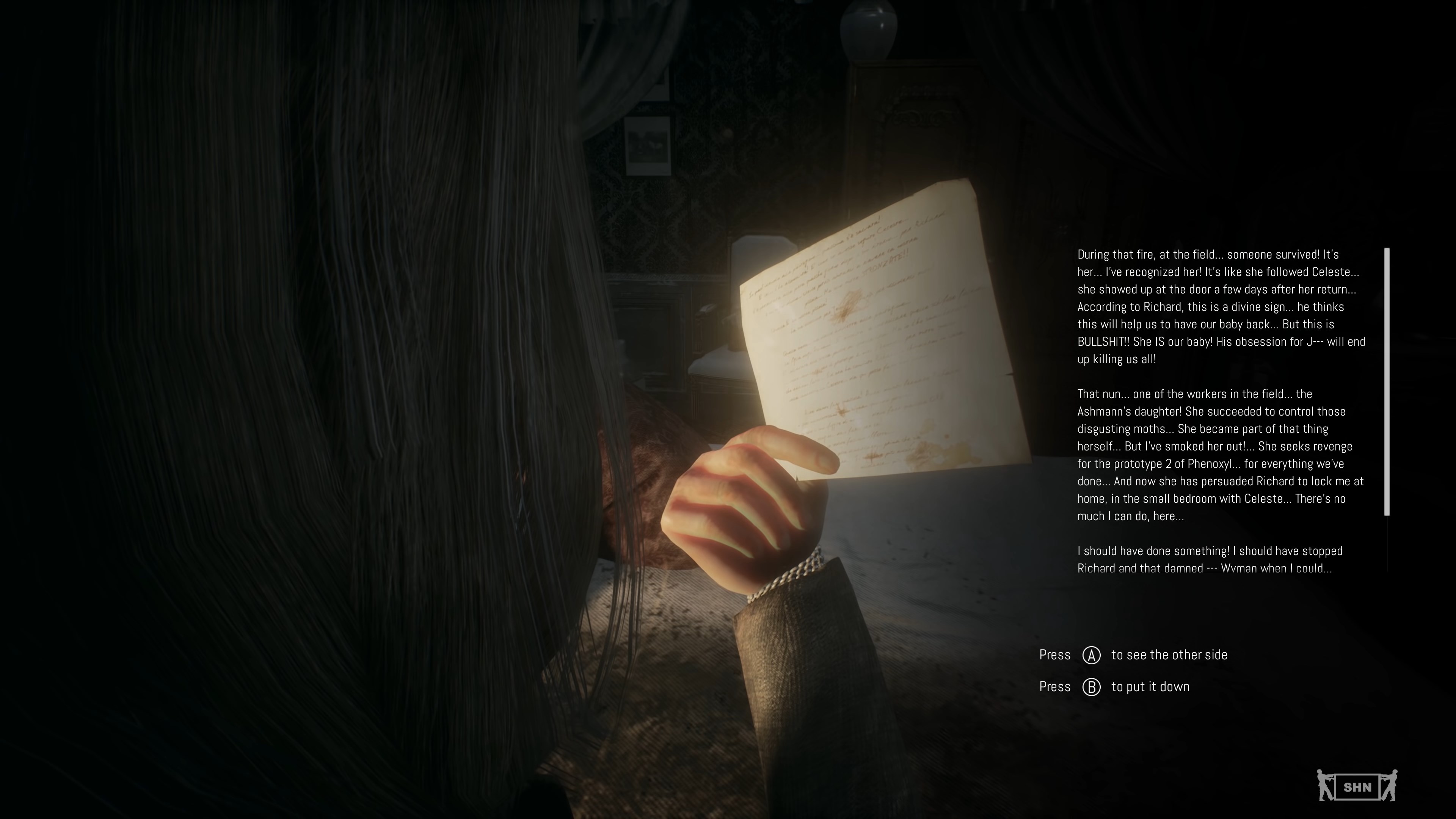Screen dimensions: 1456x819
Task: Click the 'Press' label beside the B prompt
Action: (1055, 686)
